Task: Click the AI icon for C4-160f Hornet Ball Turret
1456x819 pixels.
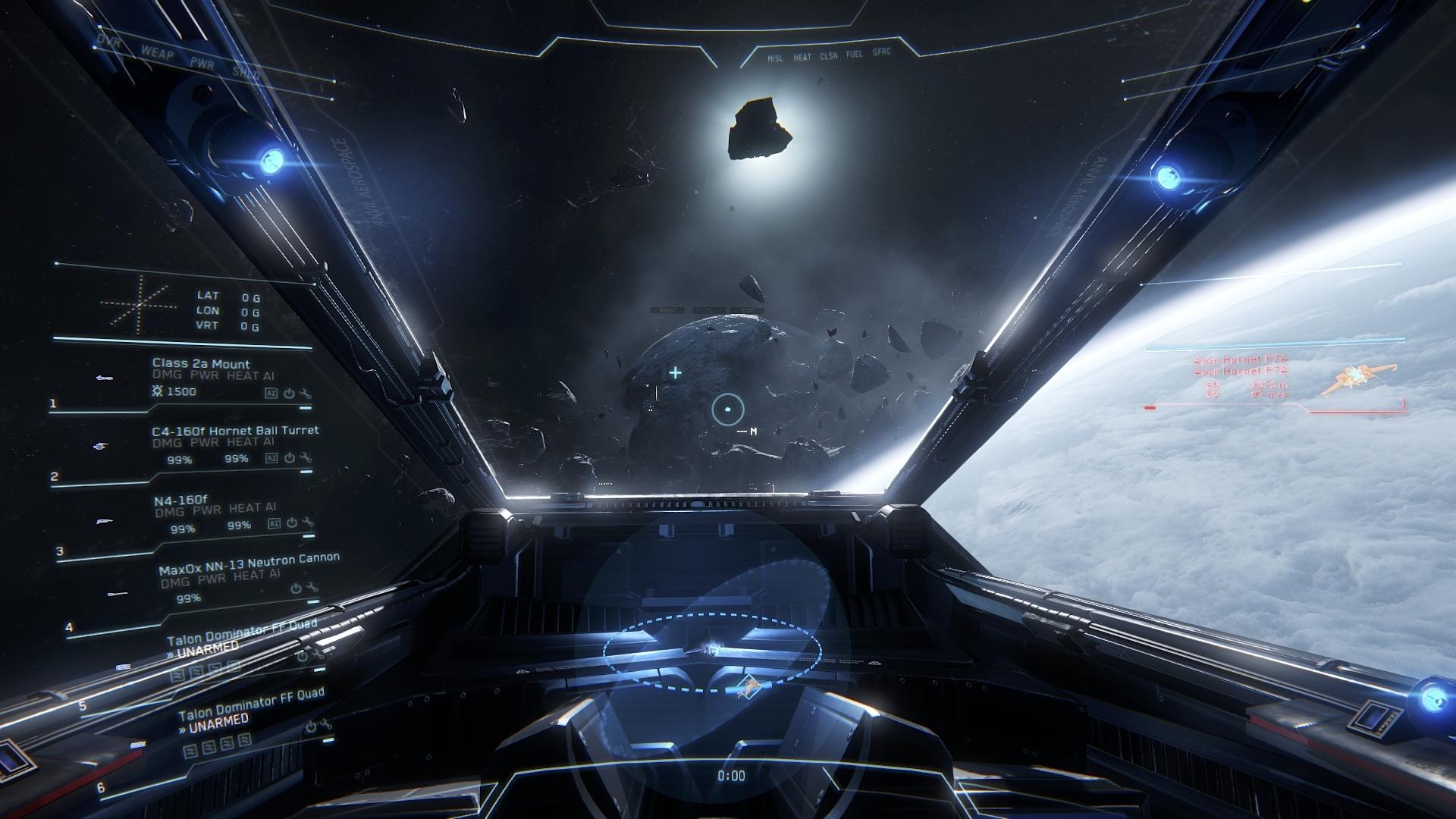Action: coord(273,458)
